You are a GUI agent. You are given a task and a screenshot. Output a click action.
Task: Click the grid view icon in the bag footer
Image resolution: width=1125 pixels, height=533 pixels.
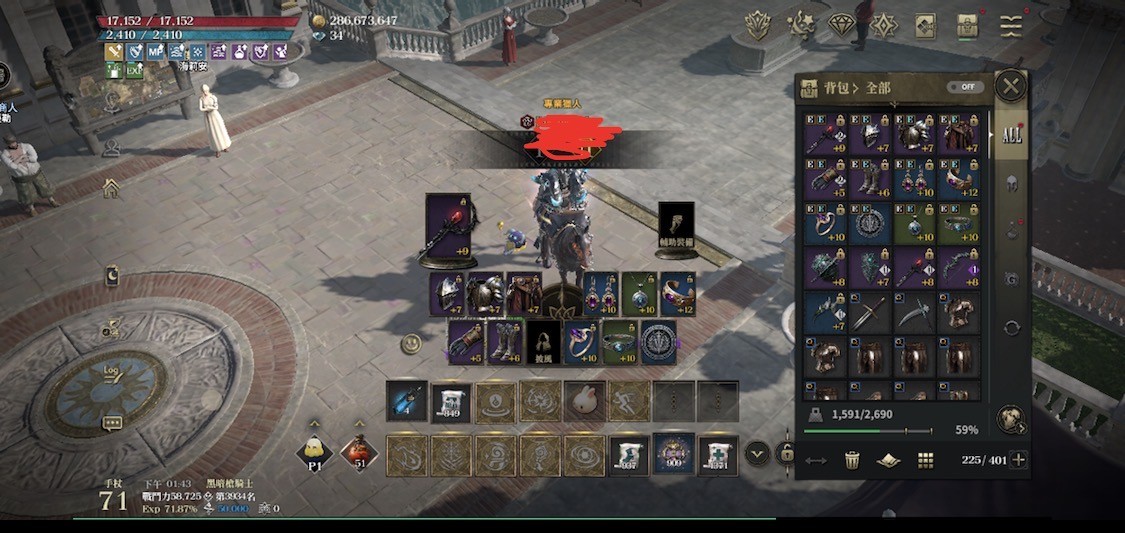click(x=925, y=460)
